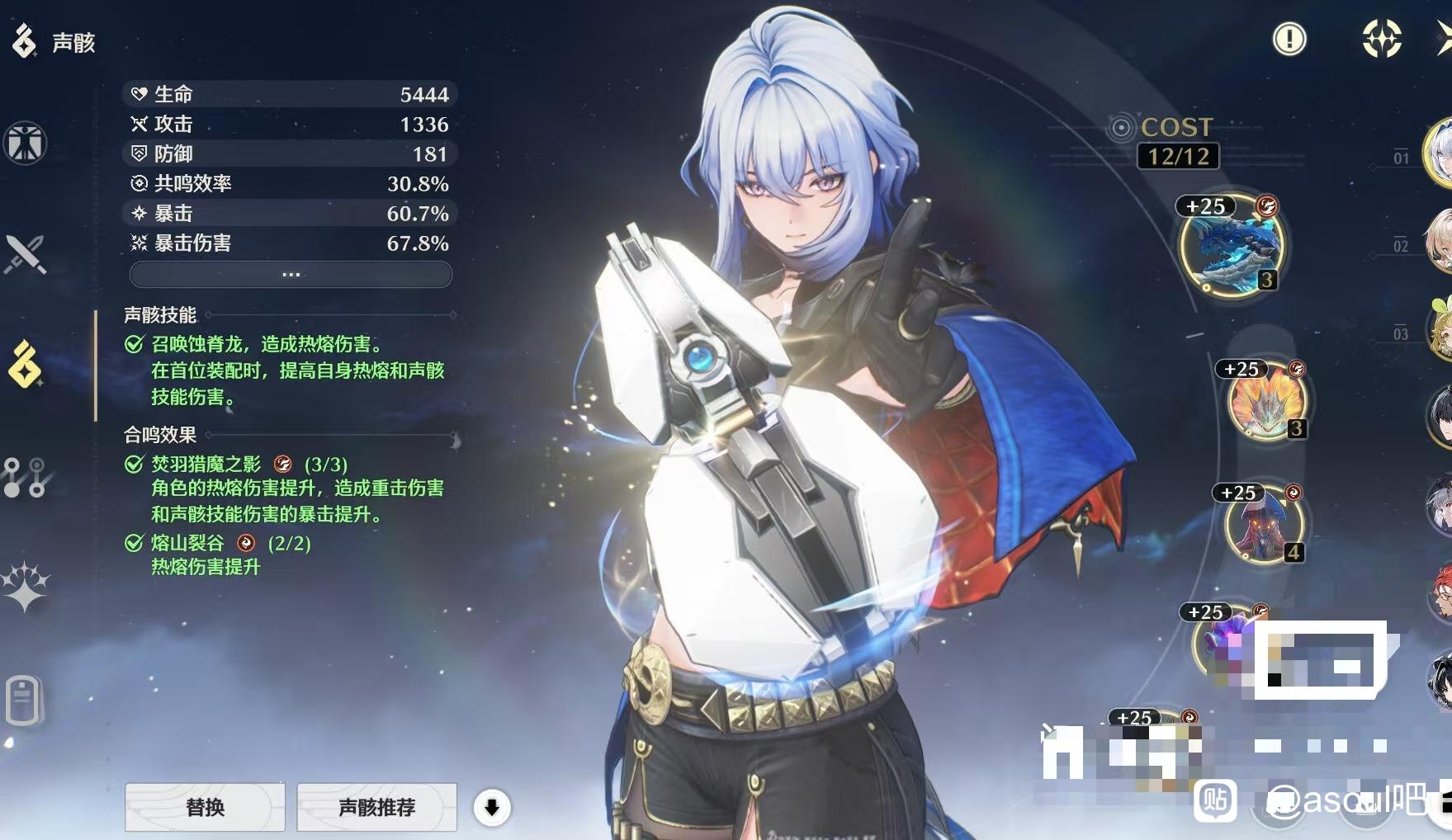Click the 替换 replace button

click(x=205, y=807)
